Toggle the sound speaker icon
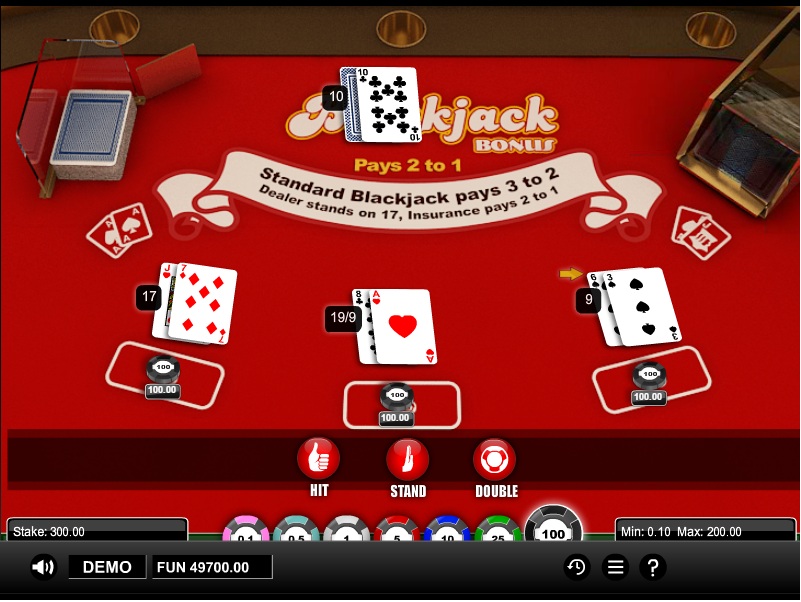801x602 pixels. [x=43, y=567]
